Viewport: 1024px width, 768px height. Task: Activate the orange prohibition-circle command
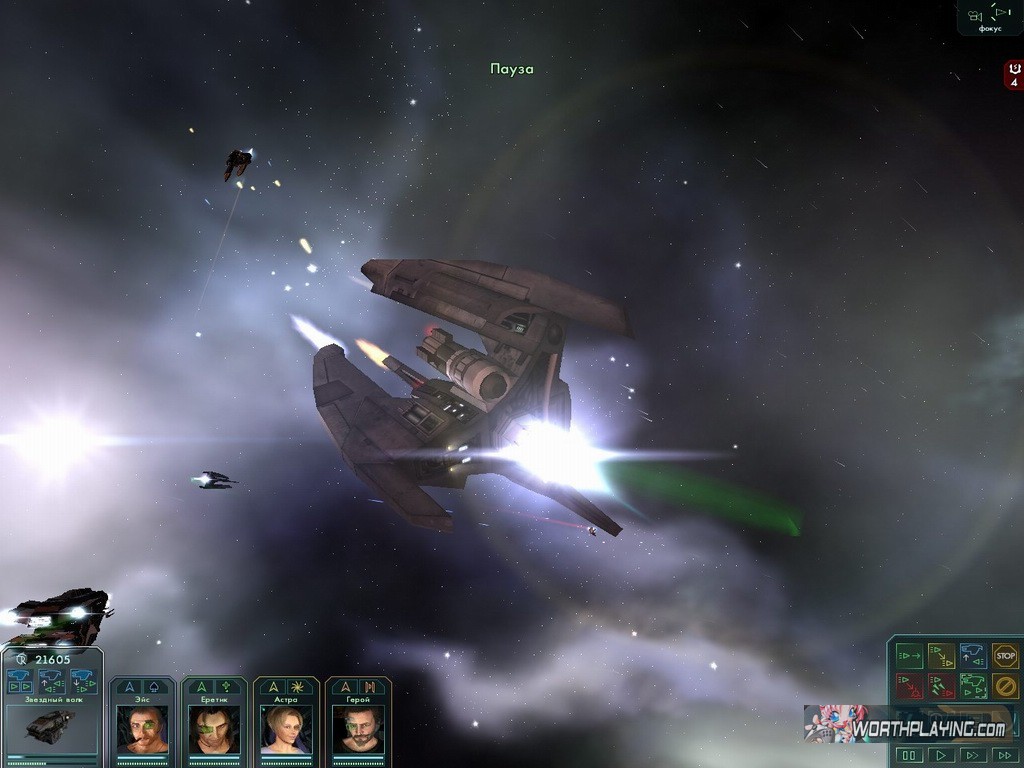[1005, 686]
